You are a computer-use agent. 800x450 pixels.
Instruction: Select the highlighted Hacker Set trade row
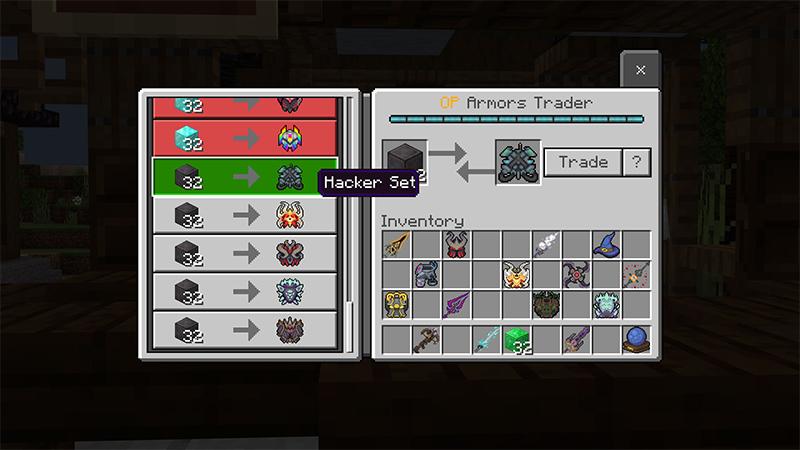pos(245,178)
